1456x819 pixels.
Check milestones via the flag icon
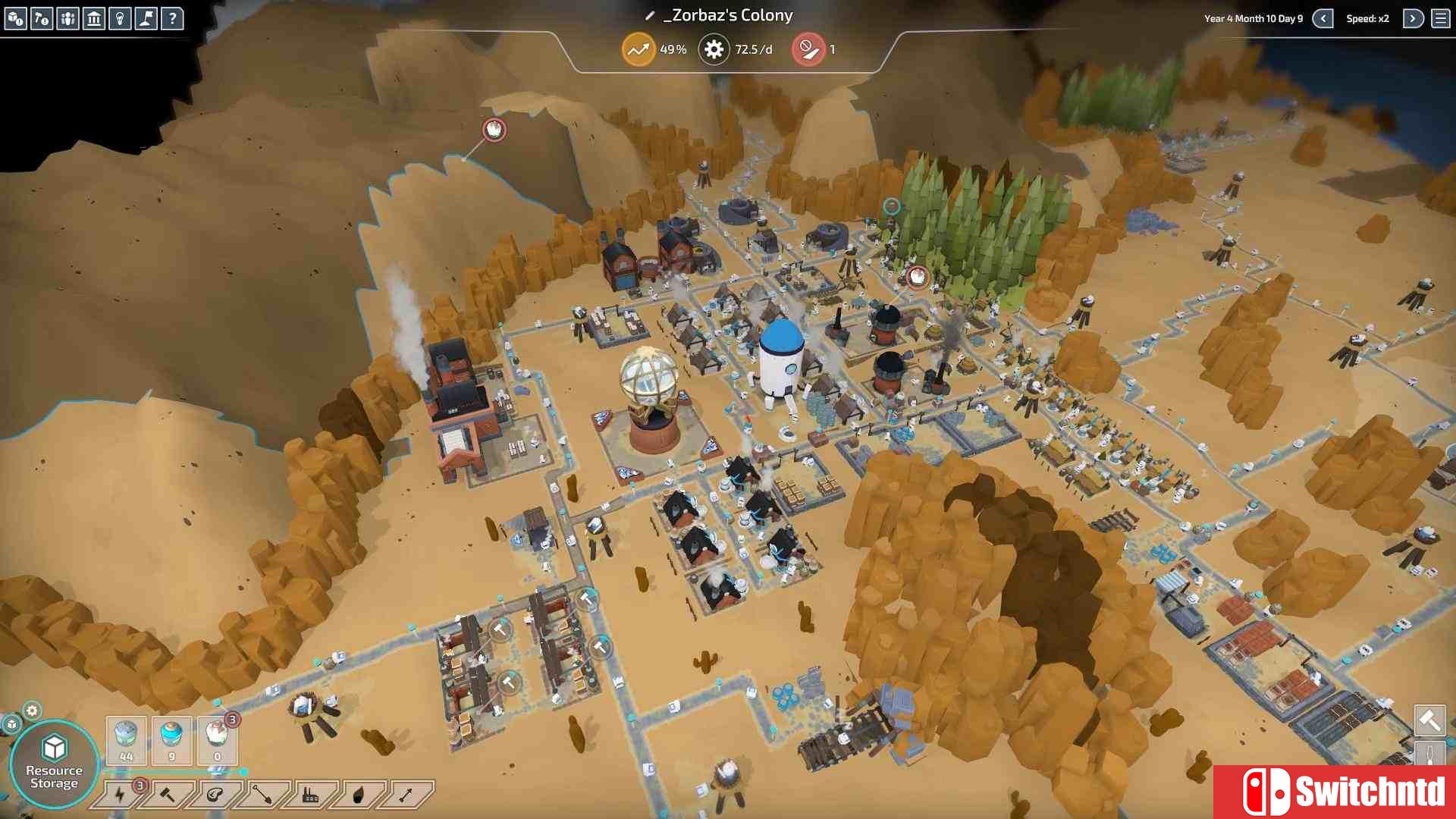(x=146, y=19)
